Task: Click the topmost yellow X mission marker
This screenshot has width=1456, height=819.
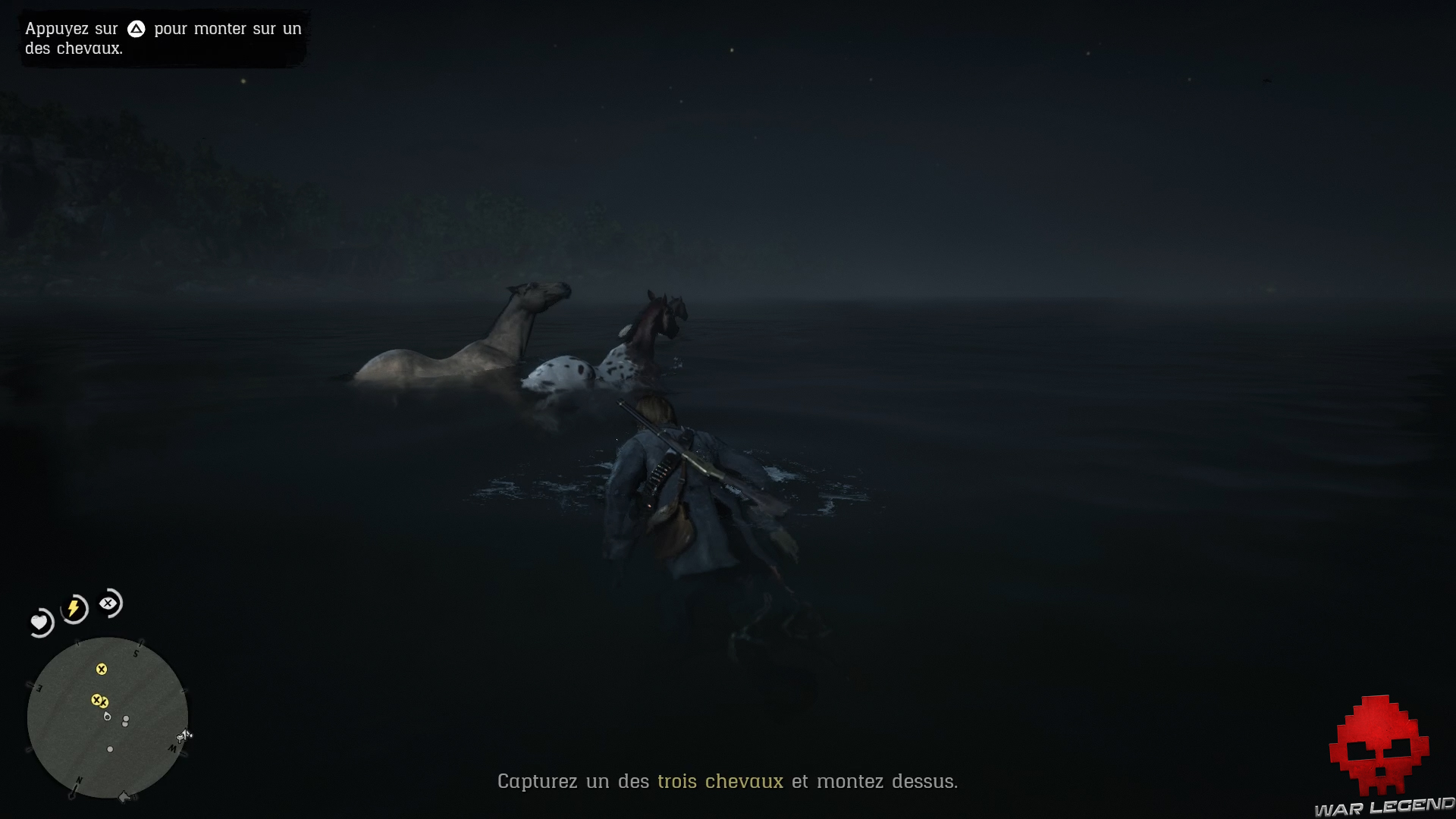Action: point(102,670)
